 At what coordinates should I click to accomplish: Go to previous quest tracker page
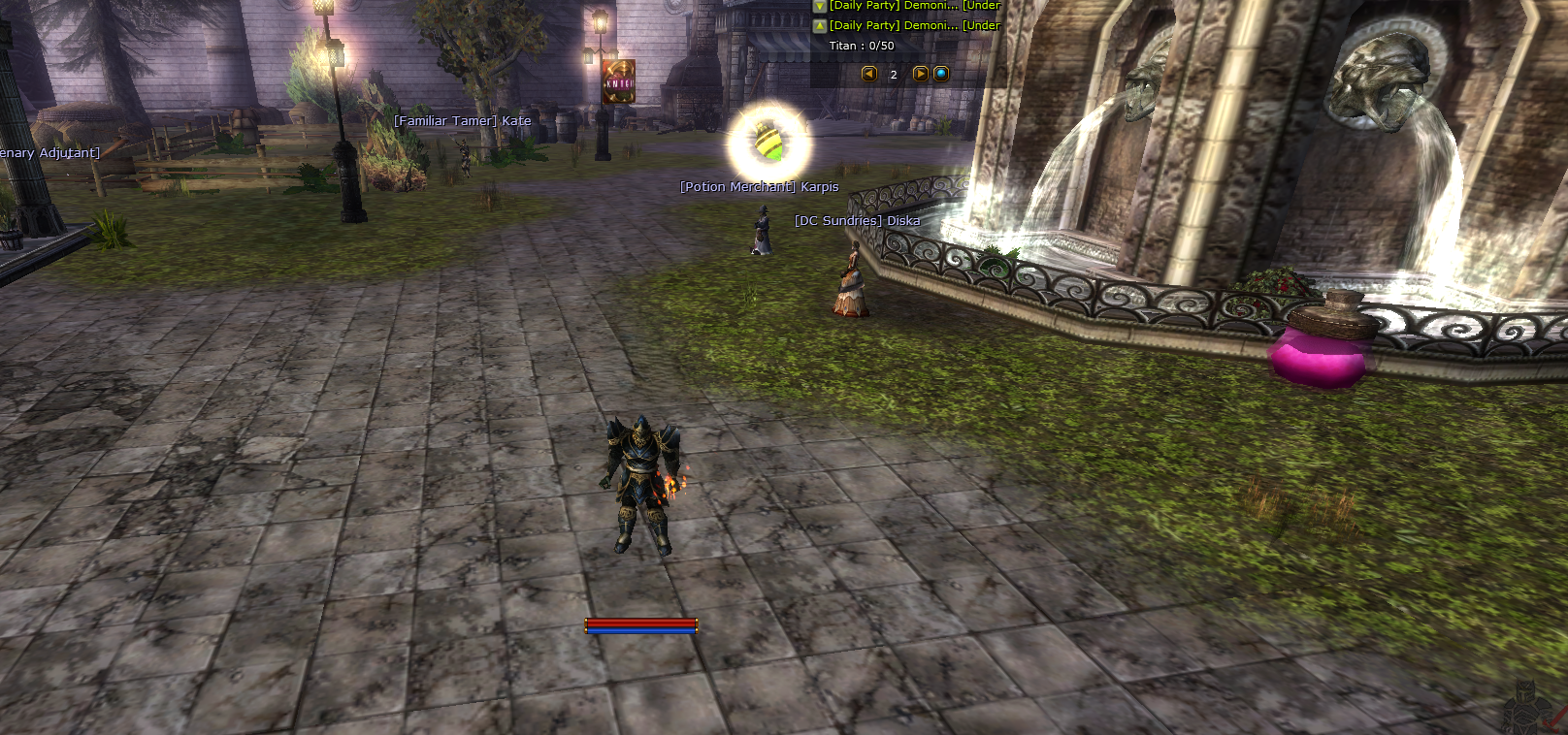[x=868, y=74]
